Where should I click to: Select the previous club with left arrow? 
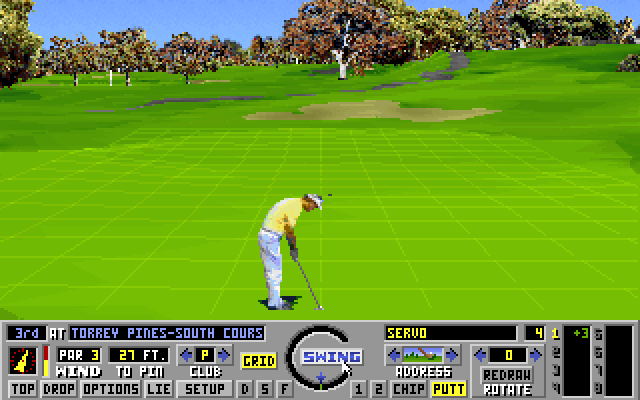click(186, 354)
